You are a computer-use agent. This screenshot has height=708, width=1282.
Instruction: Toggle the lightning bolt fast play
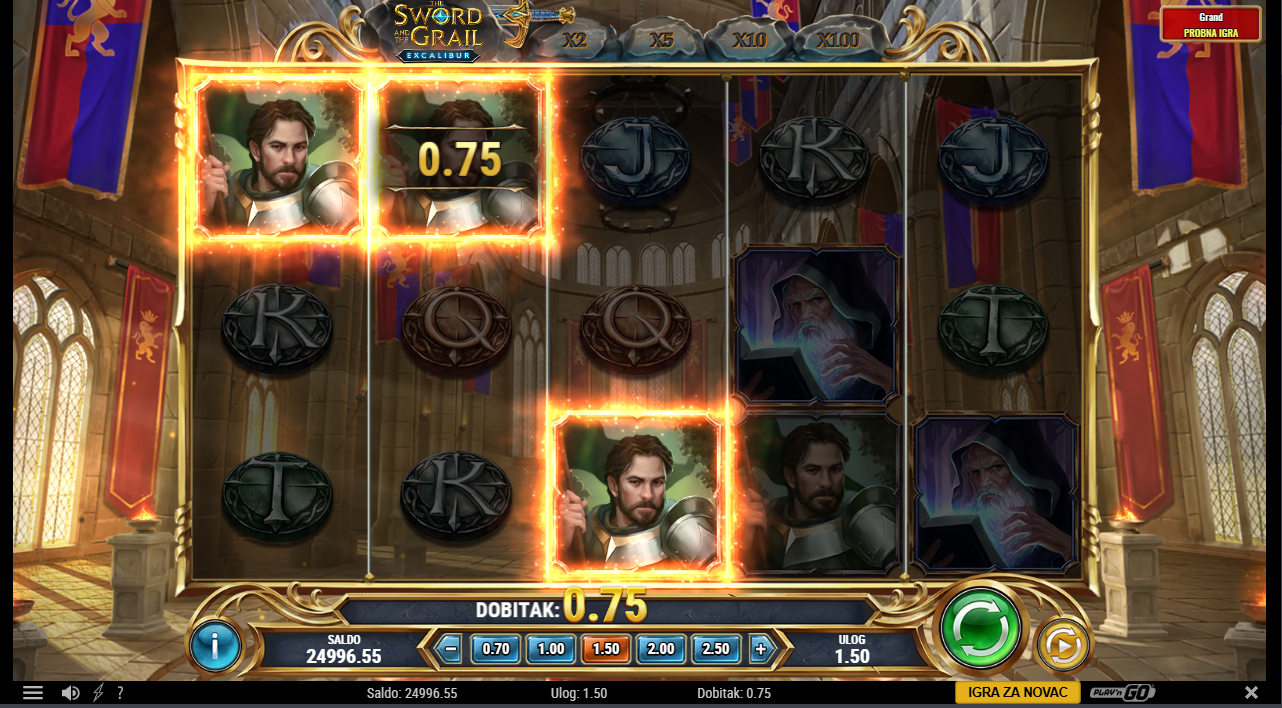click(98, 693)
